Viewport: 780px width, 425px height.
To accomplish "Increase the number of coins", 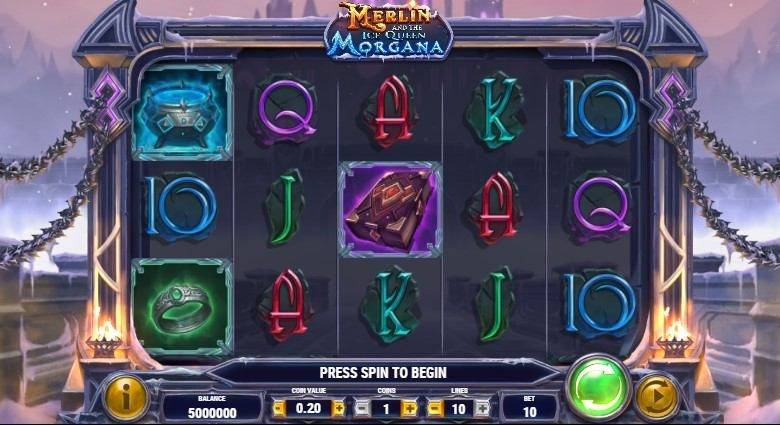I will (409, 408).
